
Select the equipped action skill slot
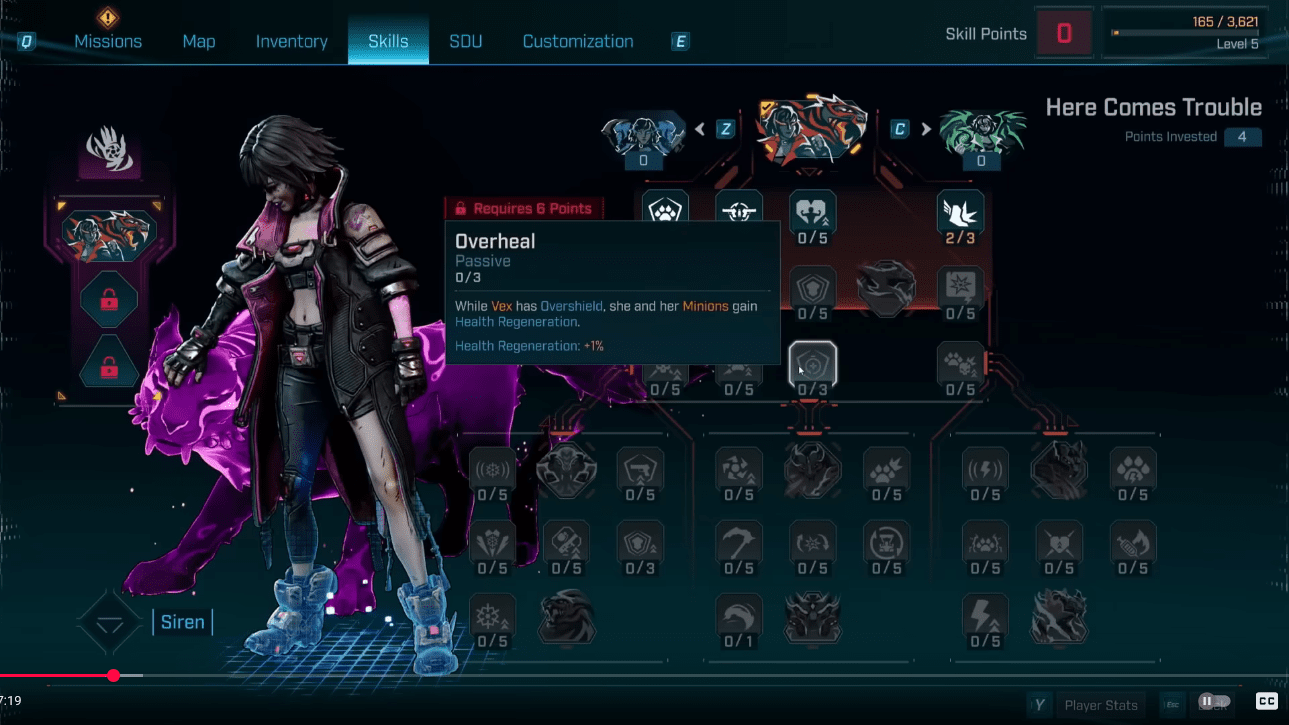(107, 231)
